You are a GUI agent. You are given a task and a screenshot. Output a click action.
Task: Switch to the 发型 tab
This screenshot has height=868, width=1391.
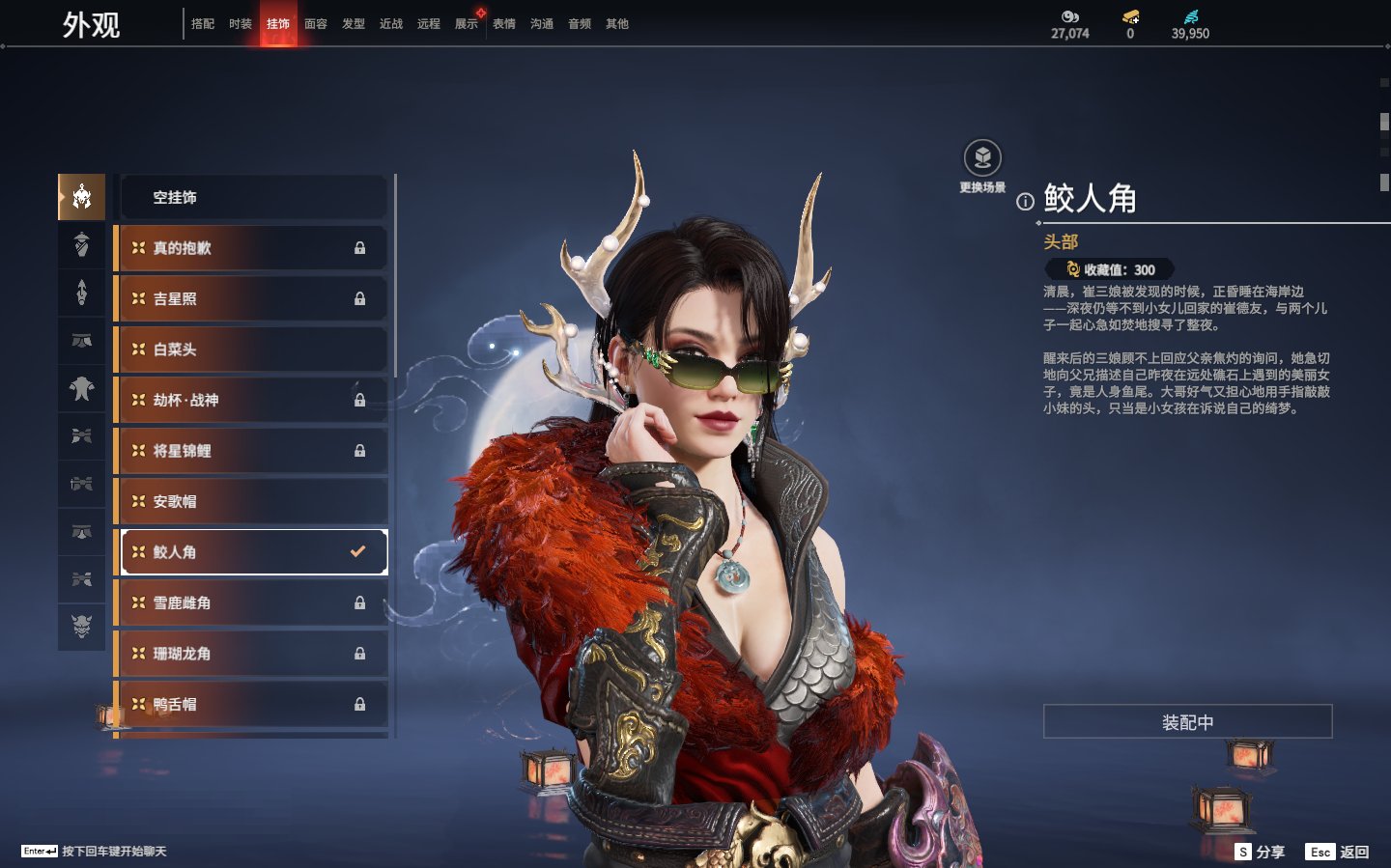point(354,24)
